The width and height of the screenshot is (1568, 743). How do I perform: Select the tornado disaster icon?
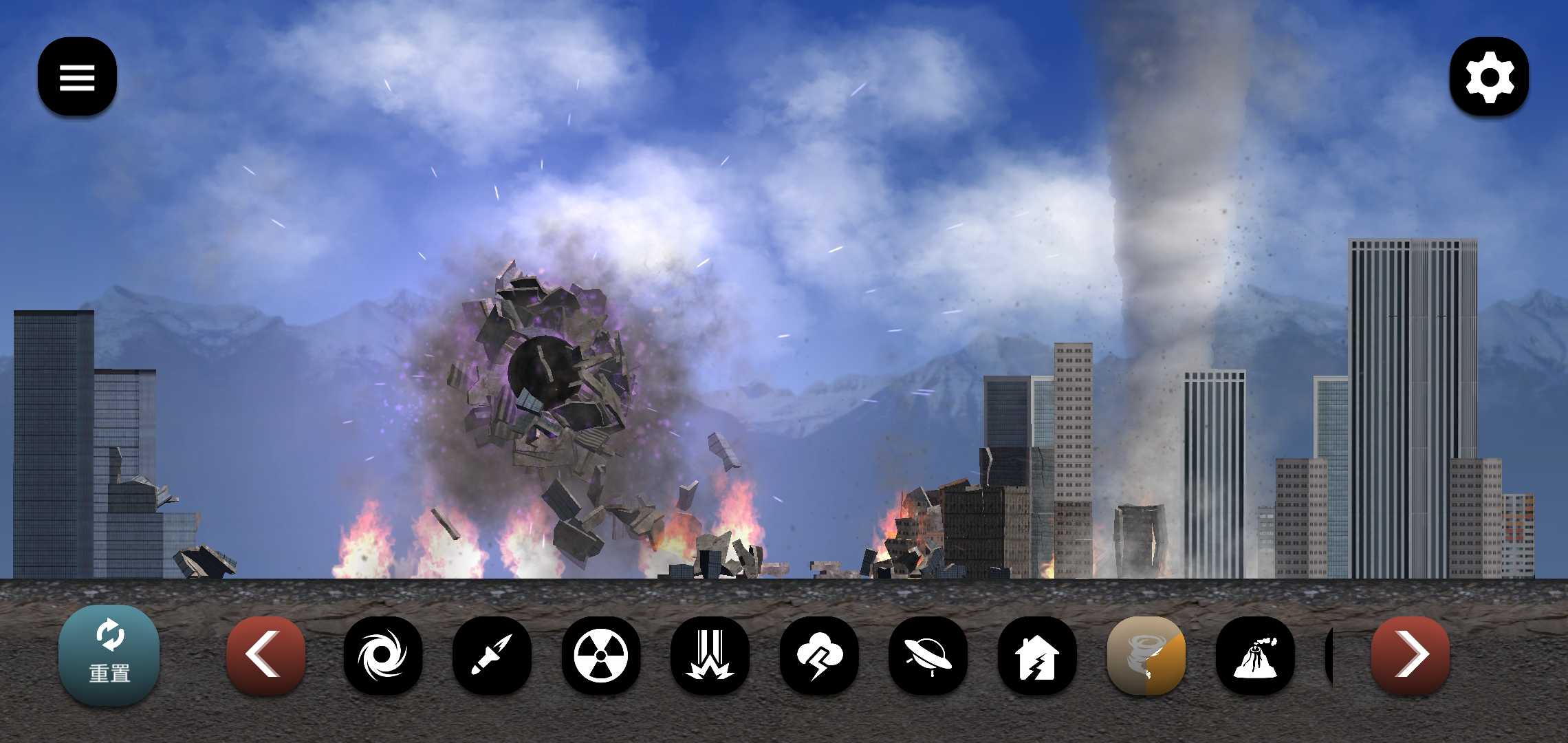click(x=1146, y=654)
